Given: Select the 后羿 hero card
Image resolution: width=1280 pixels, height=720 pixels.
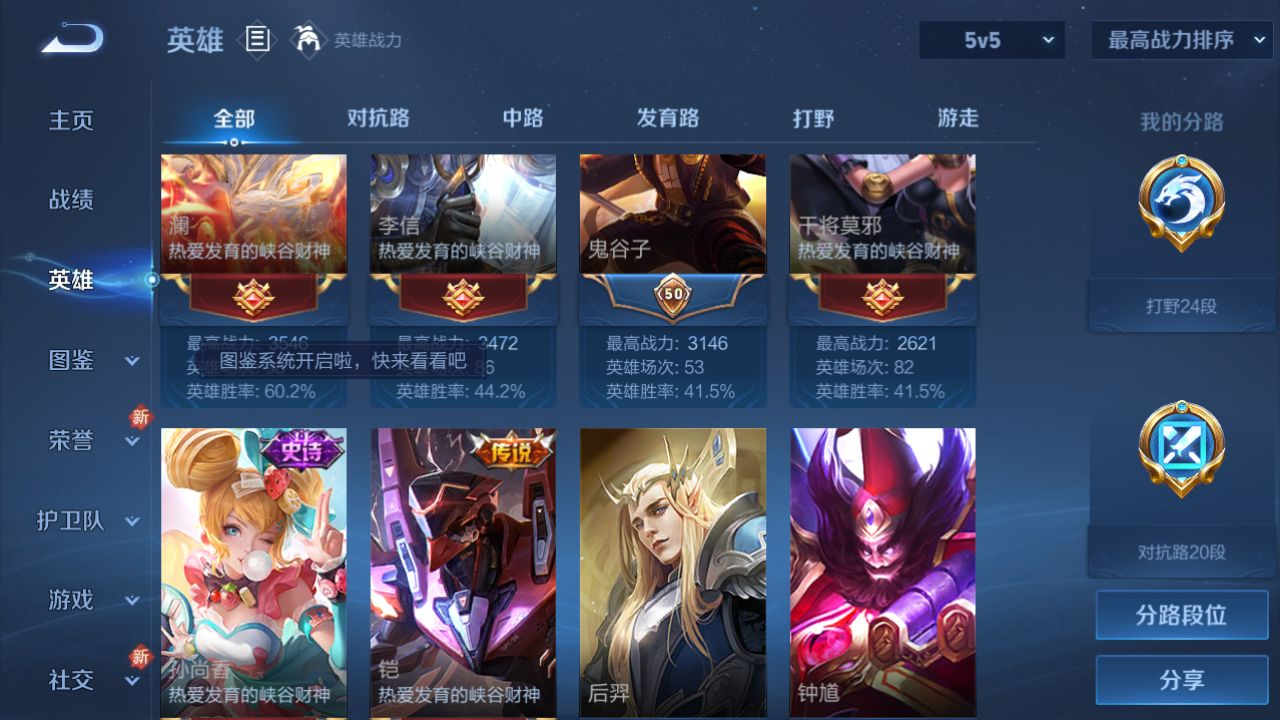Looking at the screenshot, I should (673, 570).
